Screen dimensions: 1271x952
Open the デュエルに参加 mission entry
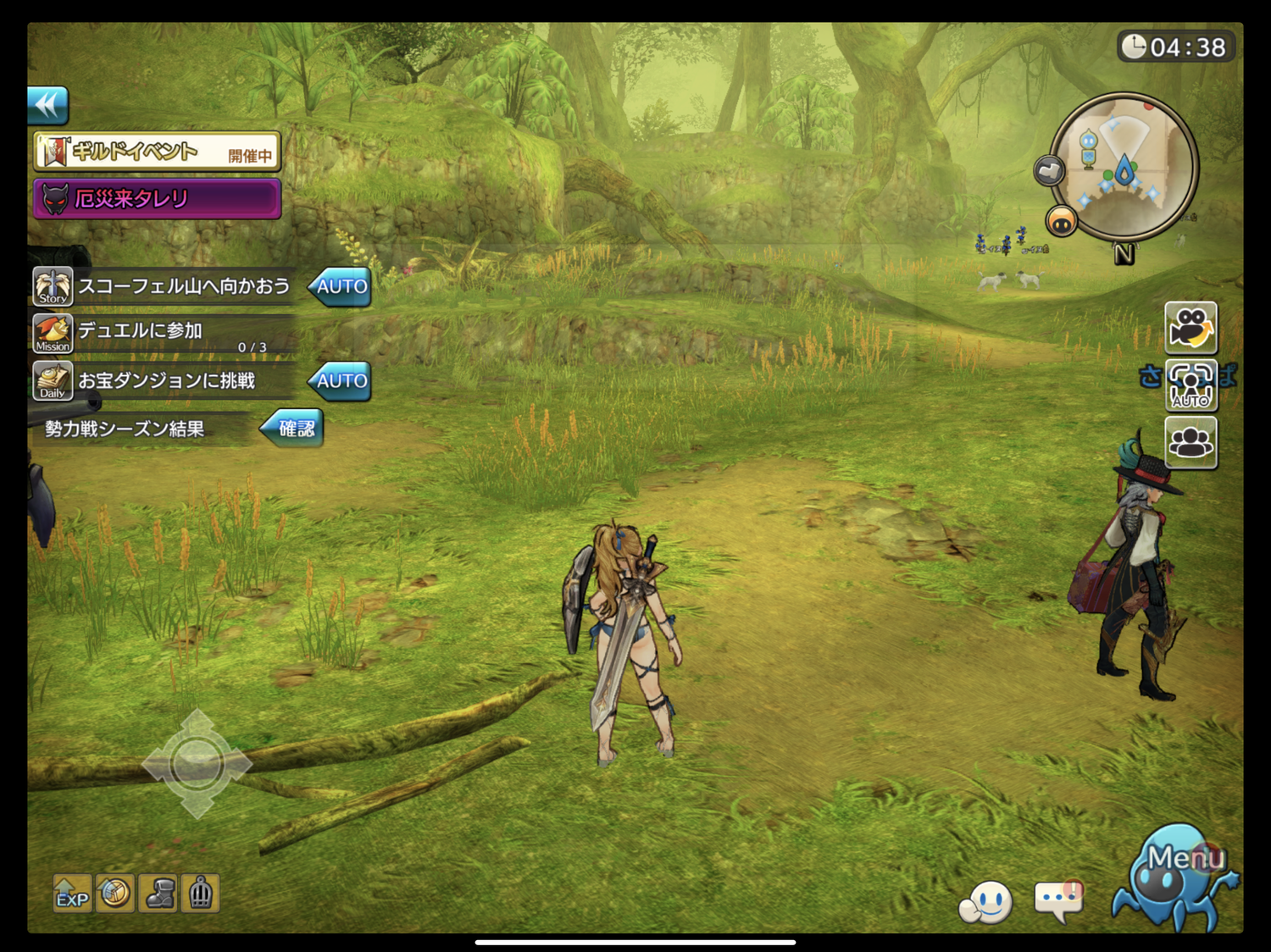point(161,334)
